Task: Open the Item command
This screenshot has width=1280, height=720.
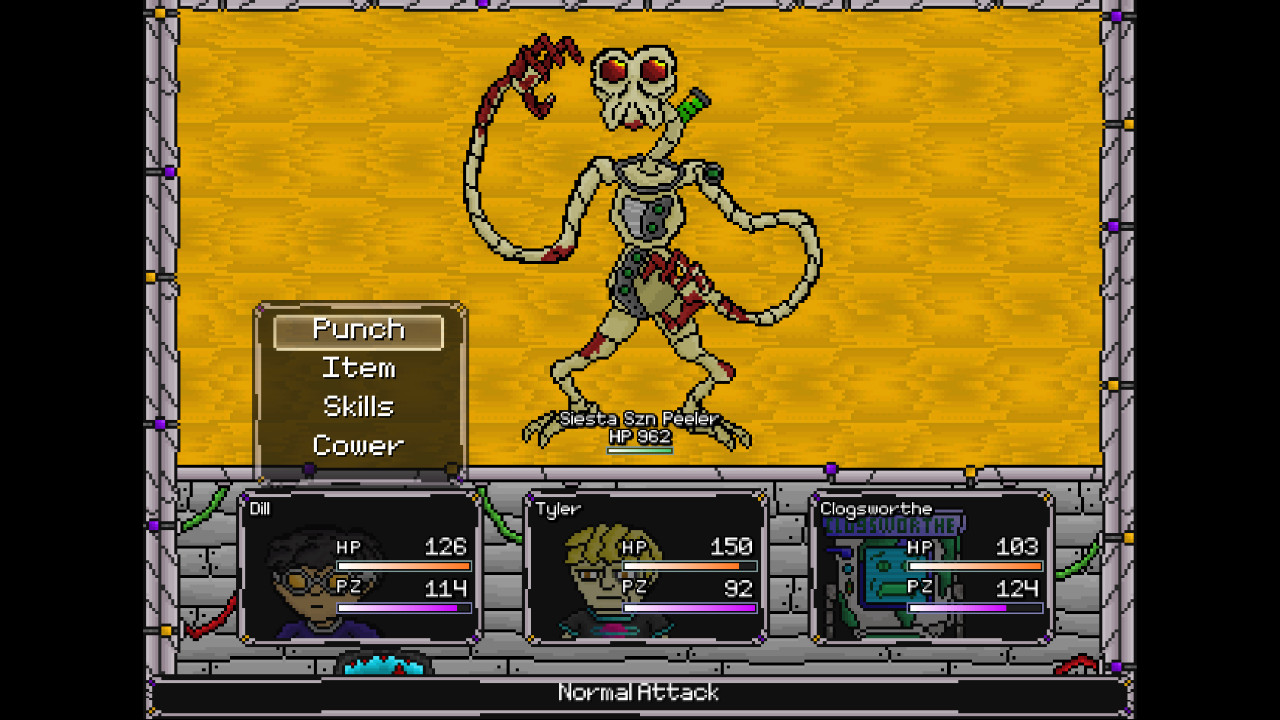Action: click(x=357, y=368)
